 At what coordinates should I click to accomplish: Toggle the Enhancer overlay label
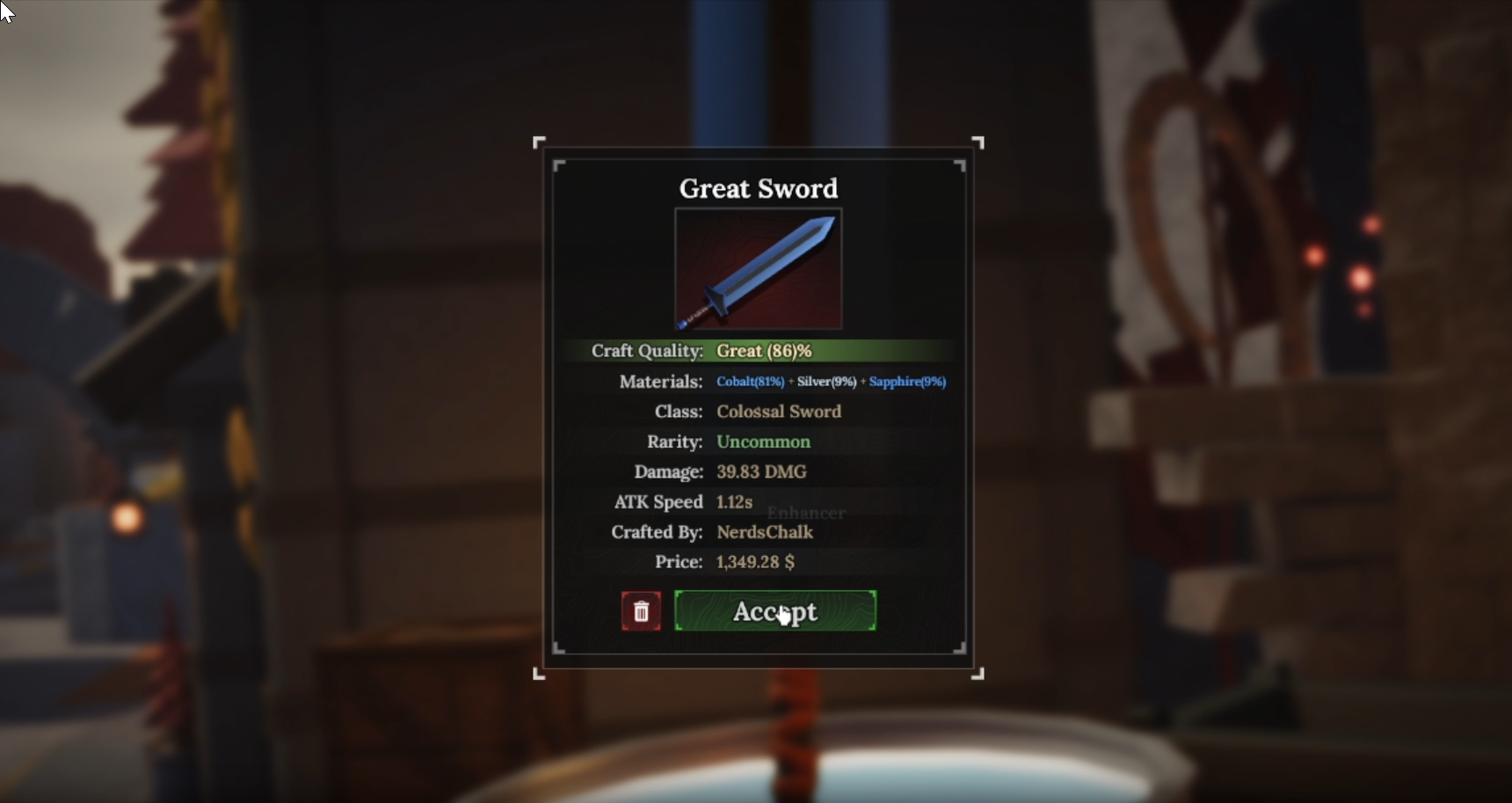pyautogui.click(x=806, y=514)
